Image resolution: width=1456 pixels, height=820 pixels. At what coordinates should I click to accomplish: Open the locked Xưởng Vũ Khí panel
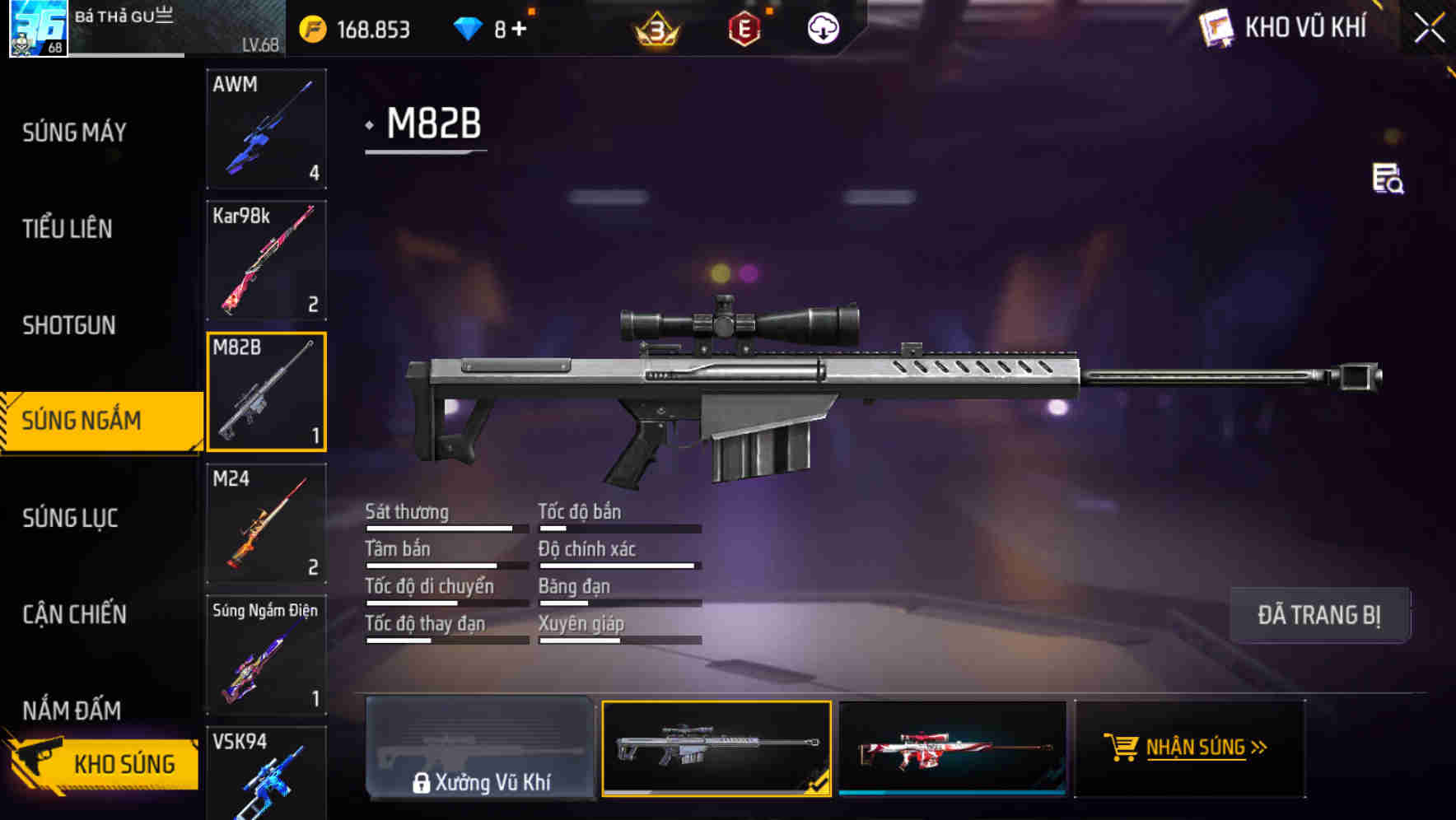coord(480,748)
